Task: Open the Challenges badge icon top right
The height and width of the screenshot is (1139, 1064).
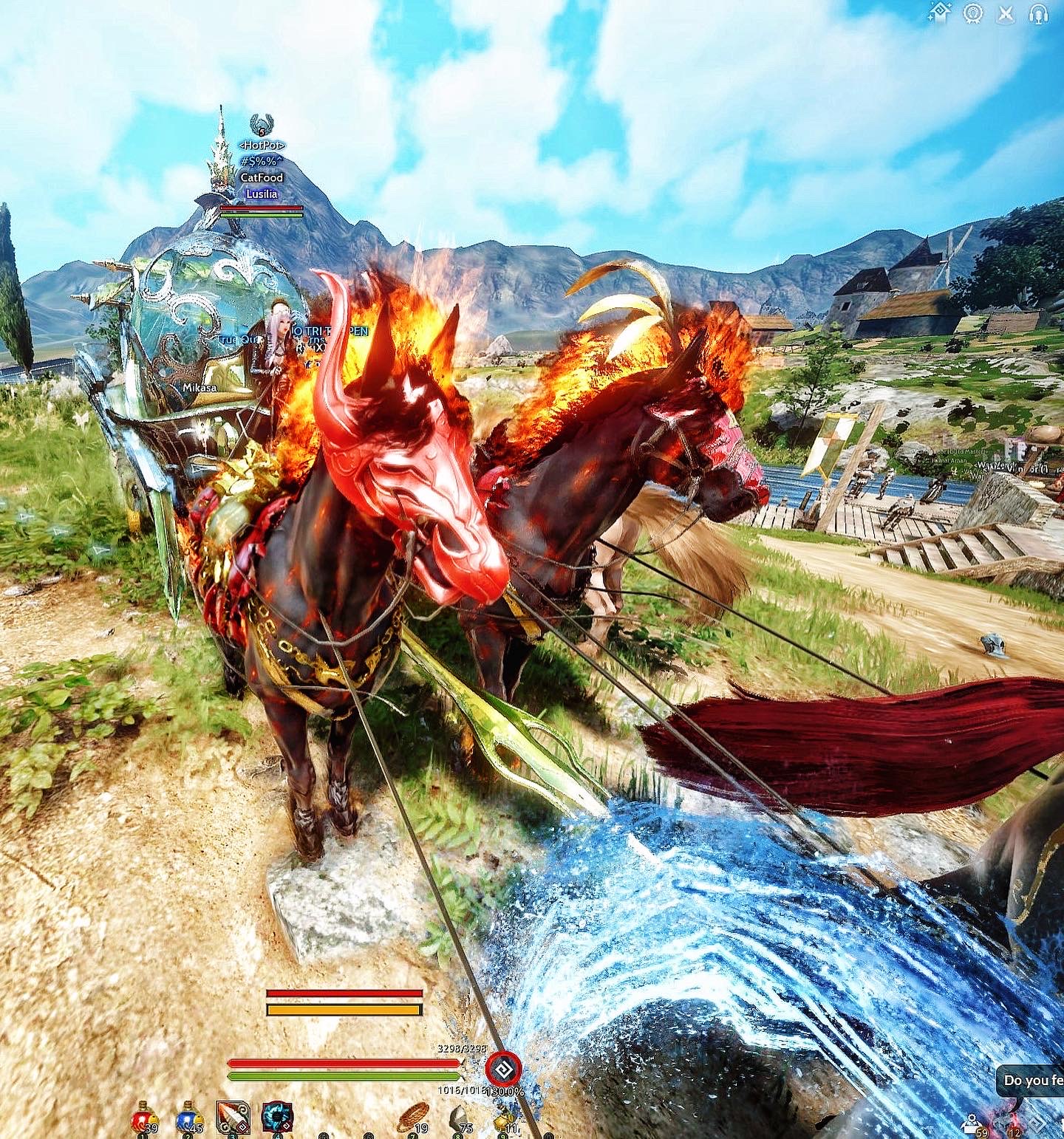Action: (x=973, y=13)
